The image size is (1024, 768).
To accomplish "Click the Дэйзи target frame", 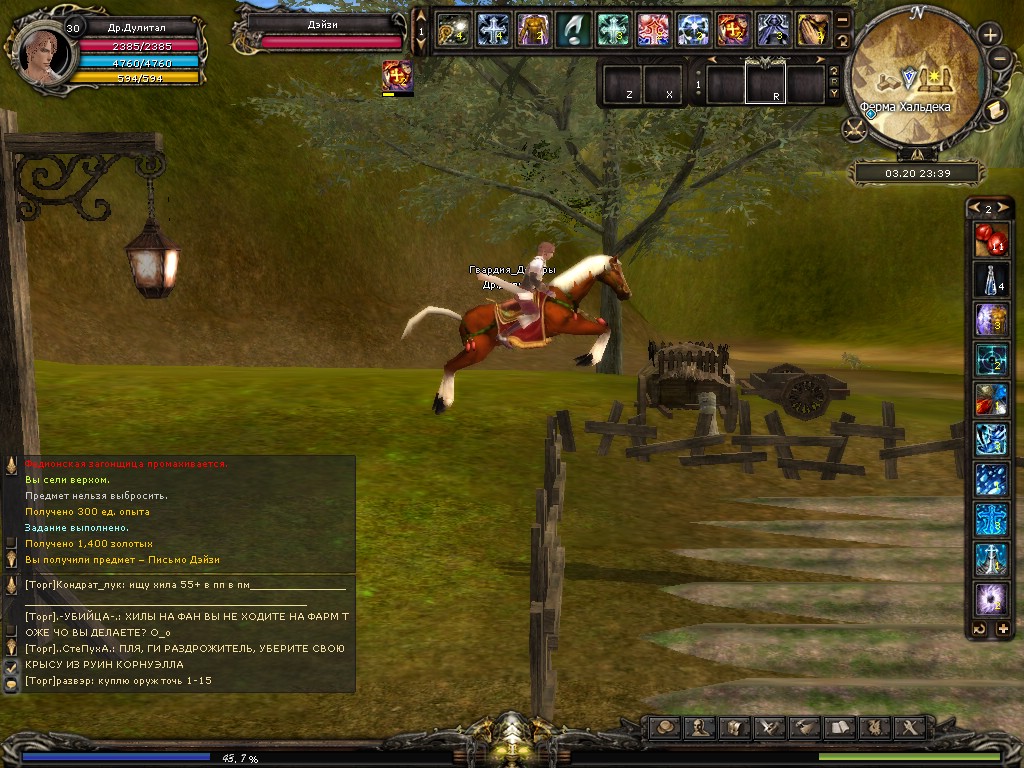I will click(x=320, y=32).
